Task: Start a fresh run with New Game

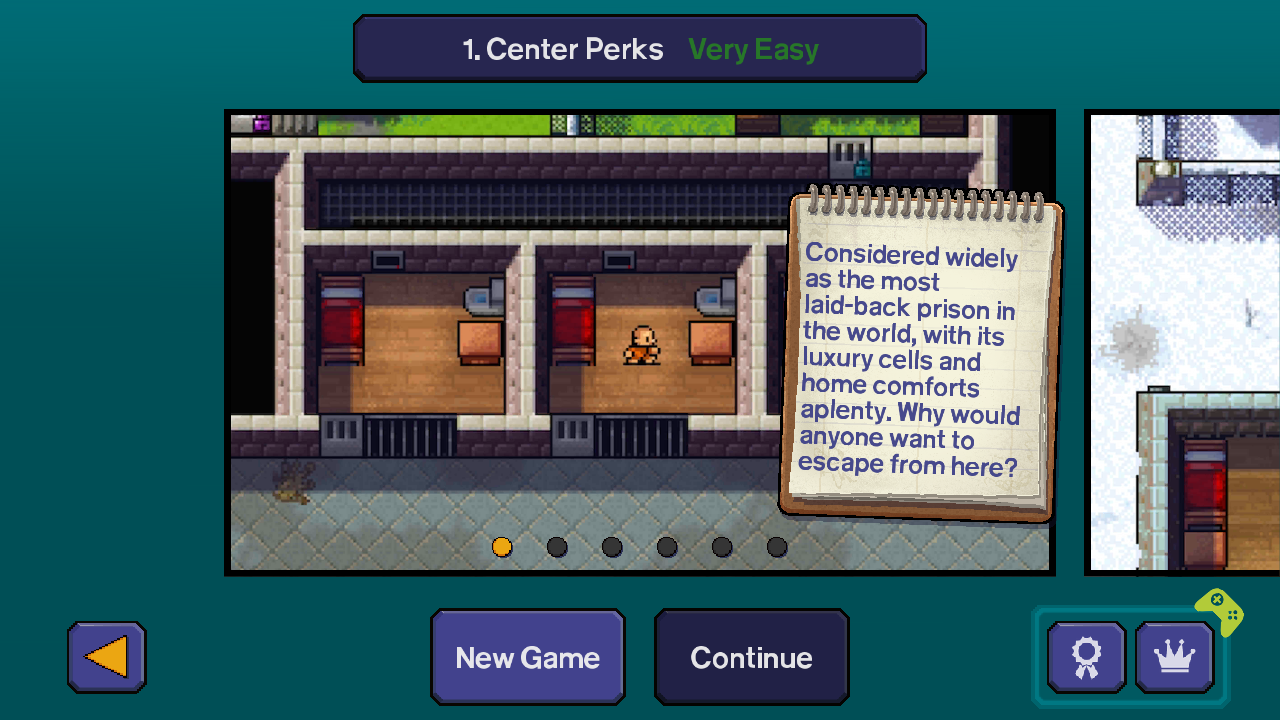Action: pos(528,657)
